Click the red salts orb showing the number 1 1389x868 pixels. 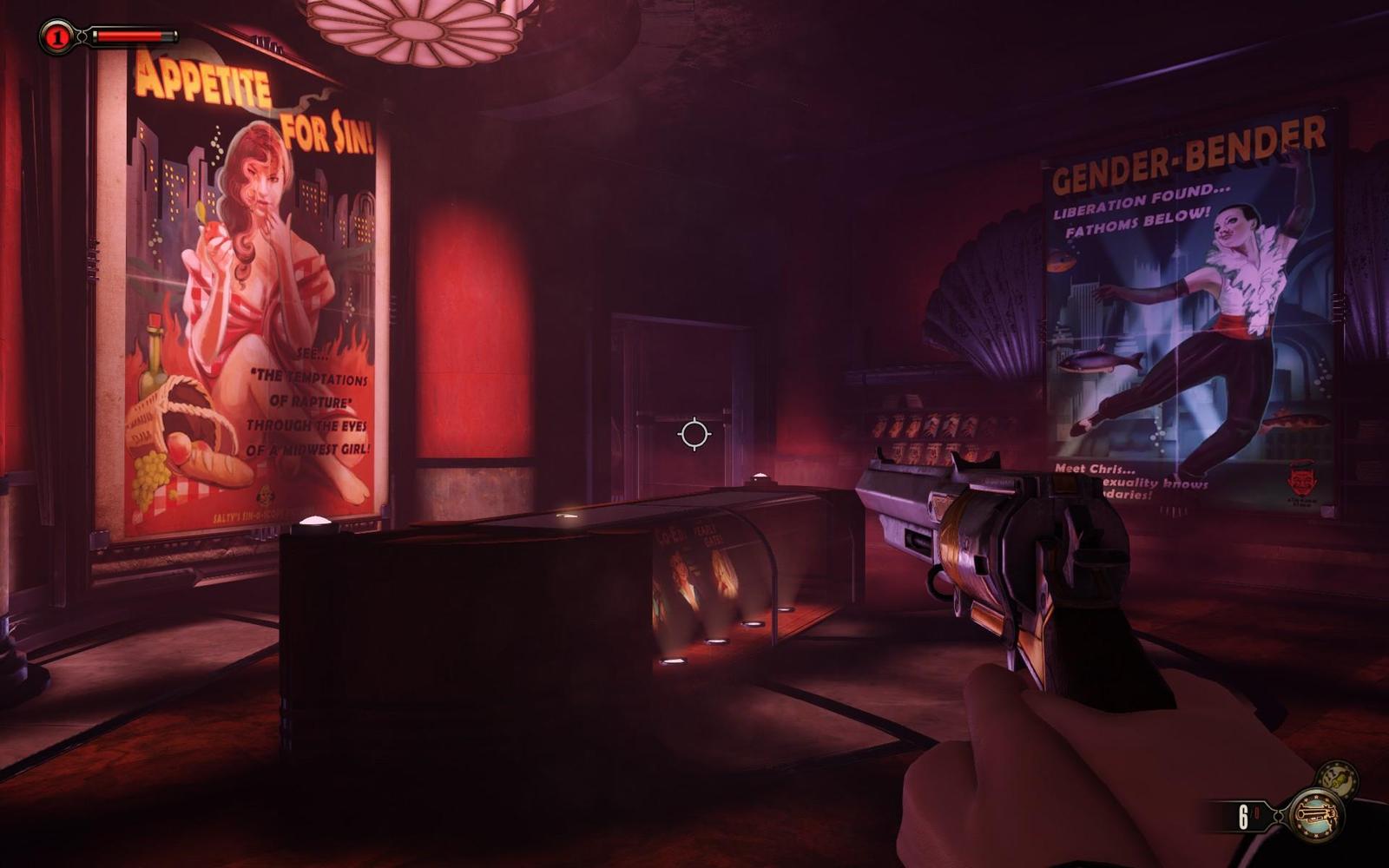coord(59,35)
